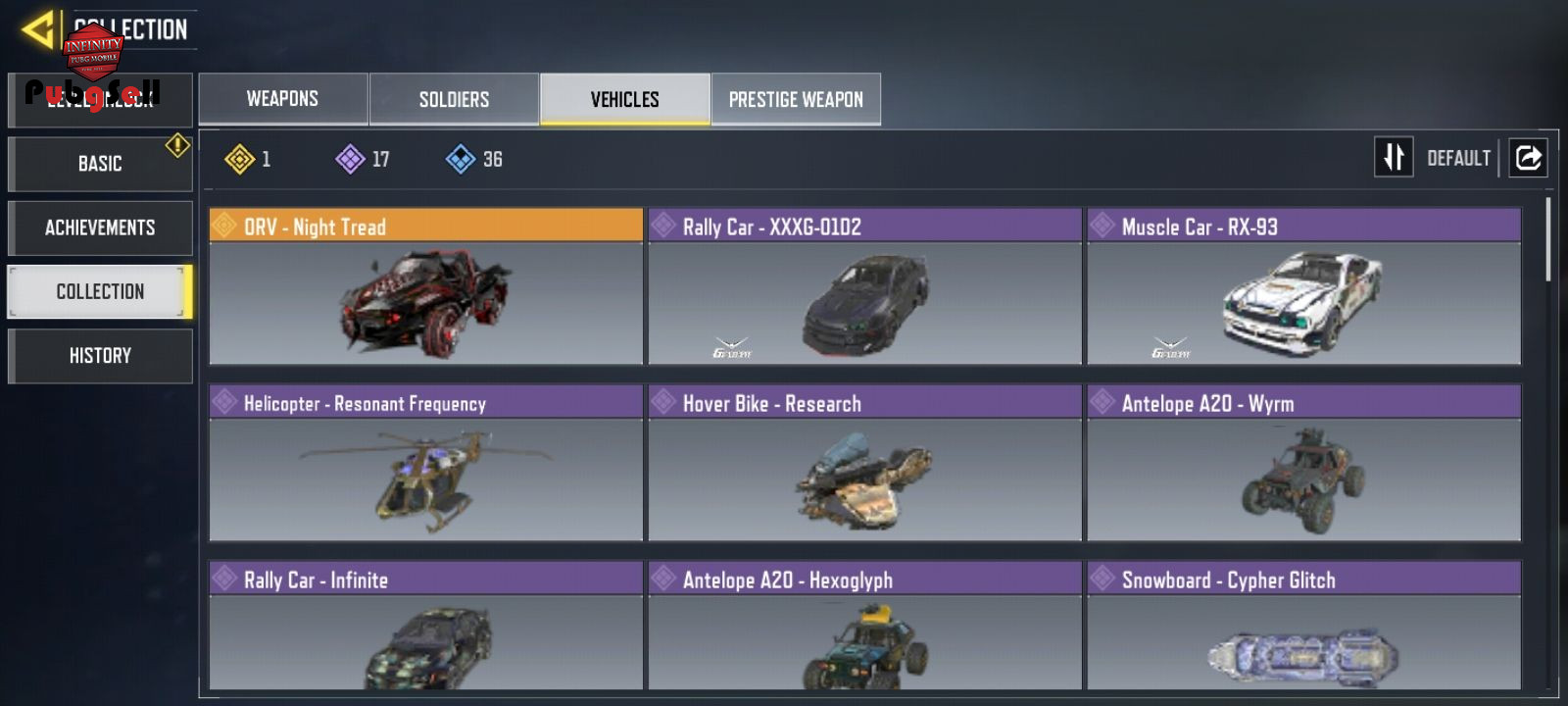Switch to the Weapons tab
This screenshot has width=1568, height=706.
coord(282,99)
